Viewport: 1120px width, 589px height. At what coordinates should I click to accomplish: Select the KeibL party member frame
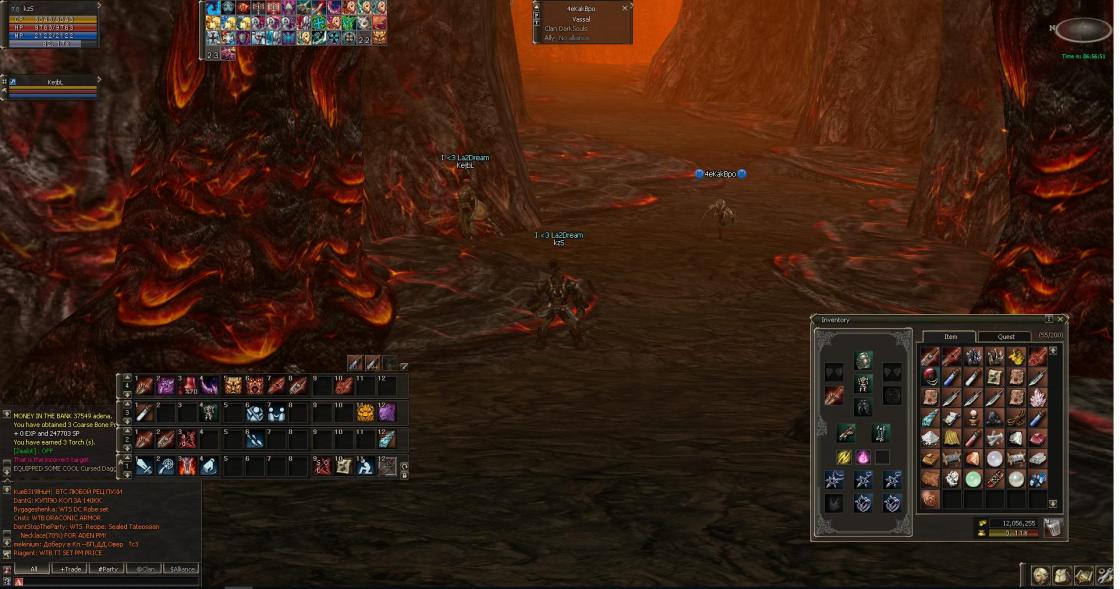[52, 88]
